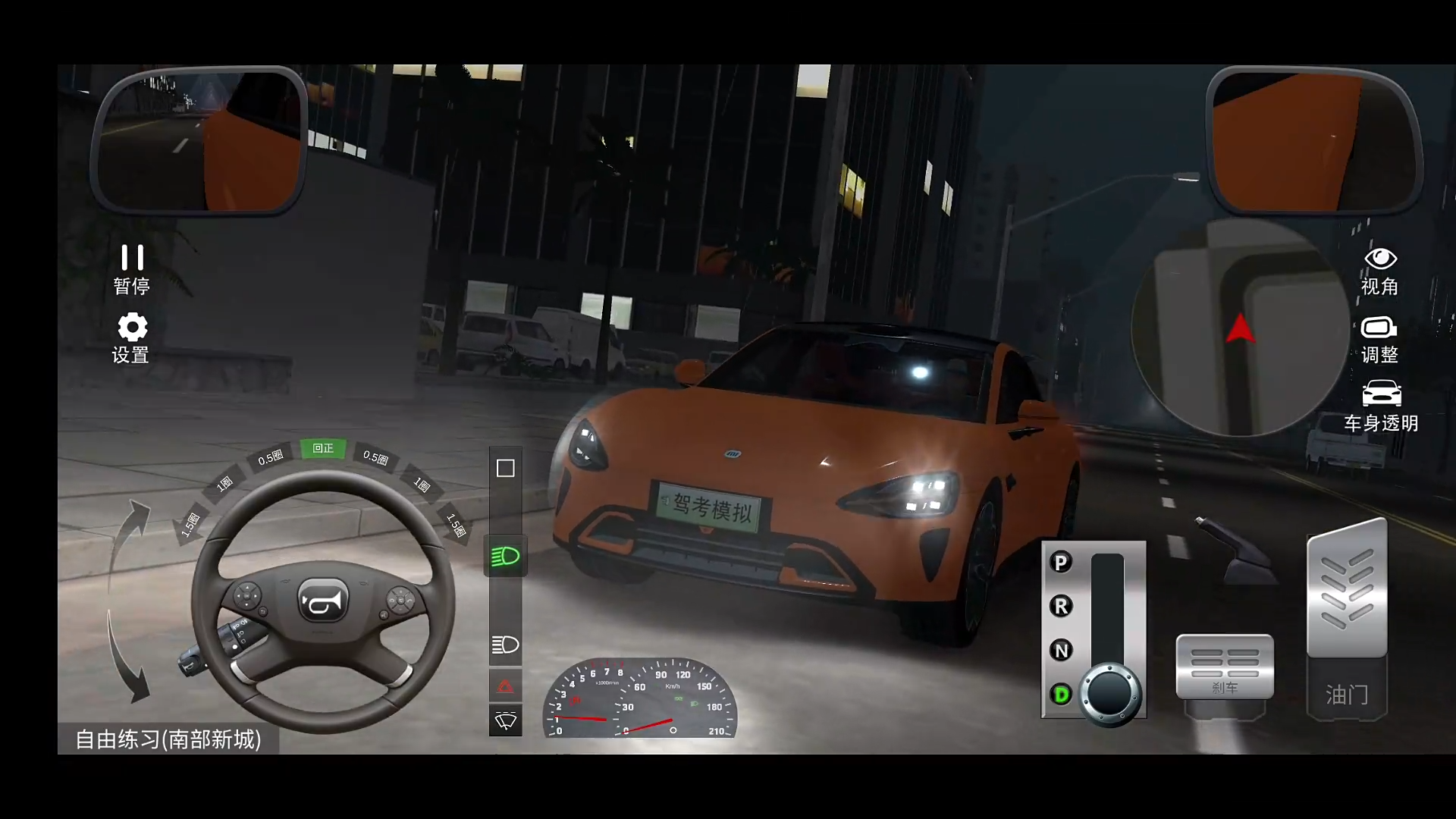Step on the 刹车 brake pedal

click(x=1225, y=667)
